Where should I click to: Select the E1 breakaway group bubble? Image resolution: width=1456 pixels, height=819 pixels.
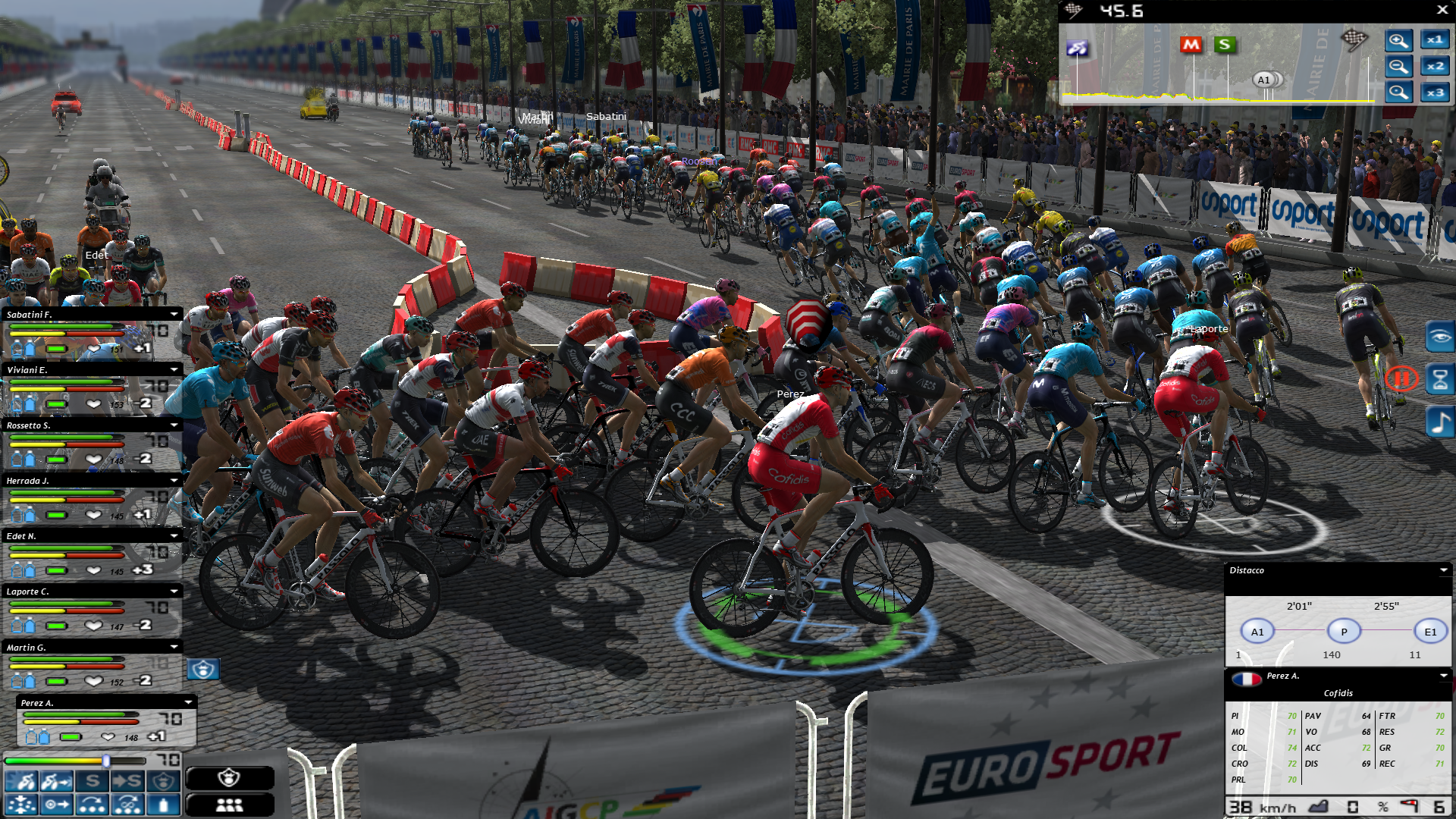1430,631
